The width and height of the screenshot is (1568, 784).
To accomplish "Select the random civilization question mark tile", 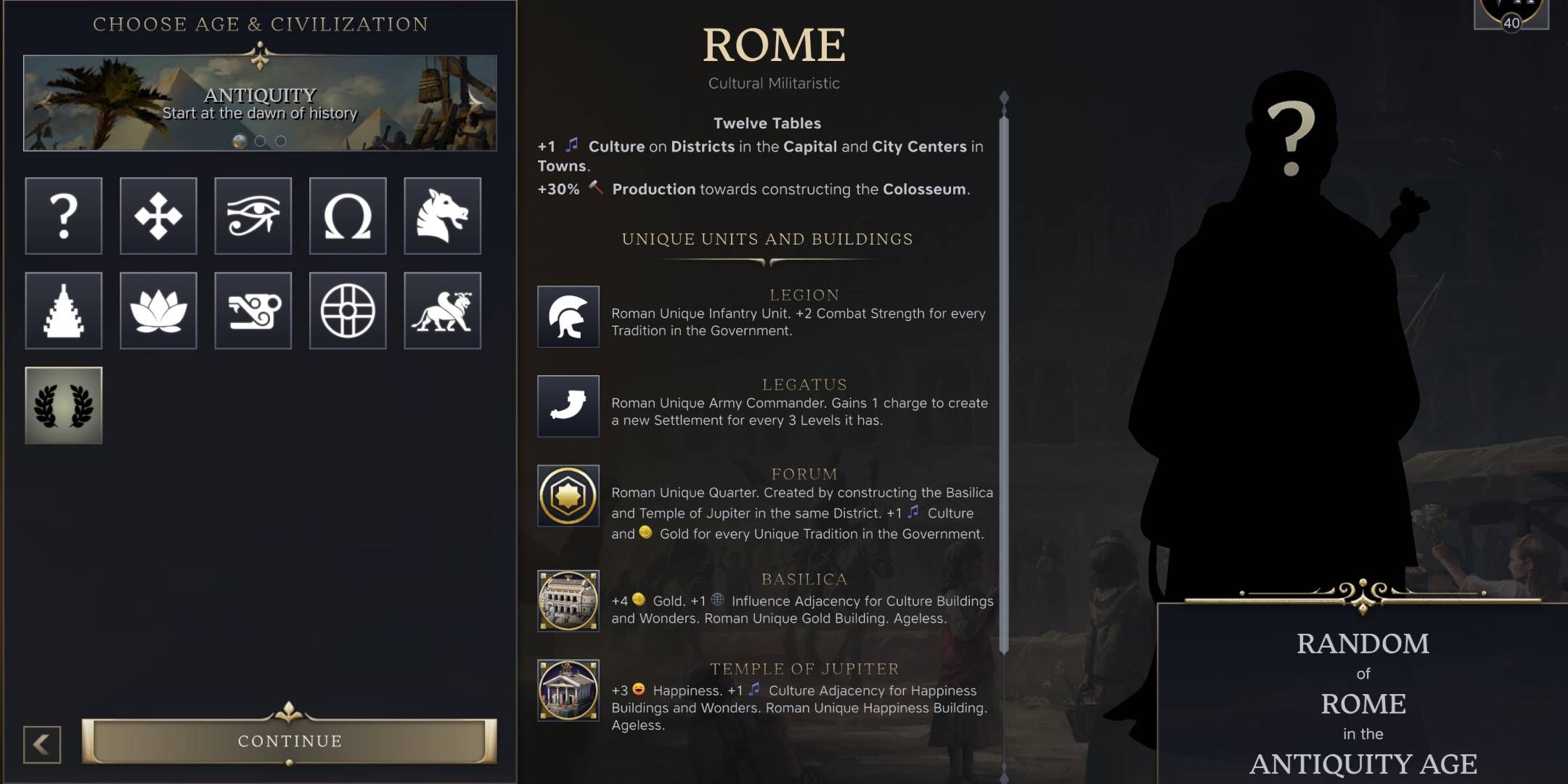I will click(x=63, y=216).
